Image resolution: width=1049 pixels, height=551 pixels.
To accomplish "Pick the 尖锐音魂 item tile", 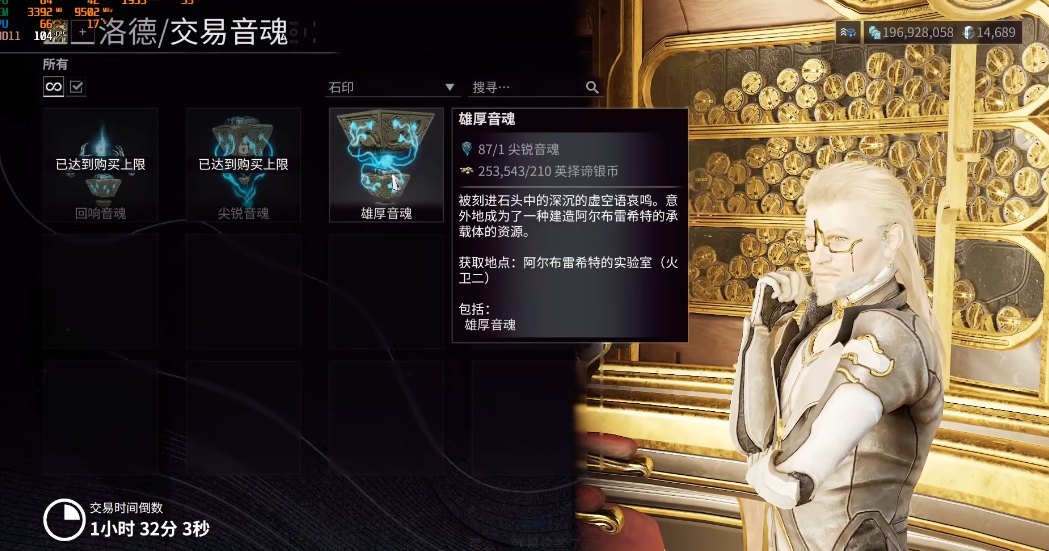I will (x=243, y=165).
